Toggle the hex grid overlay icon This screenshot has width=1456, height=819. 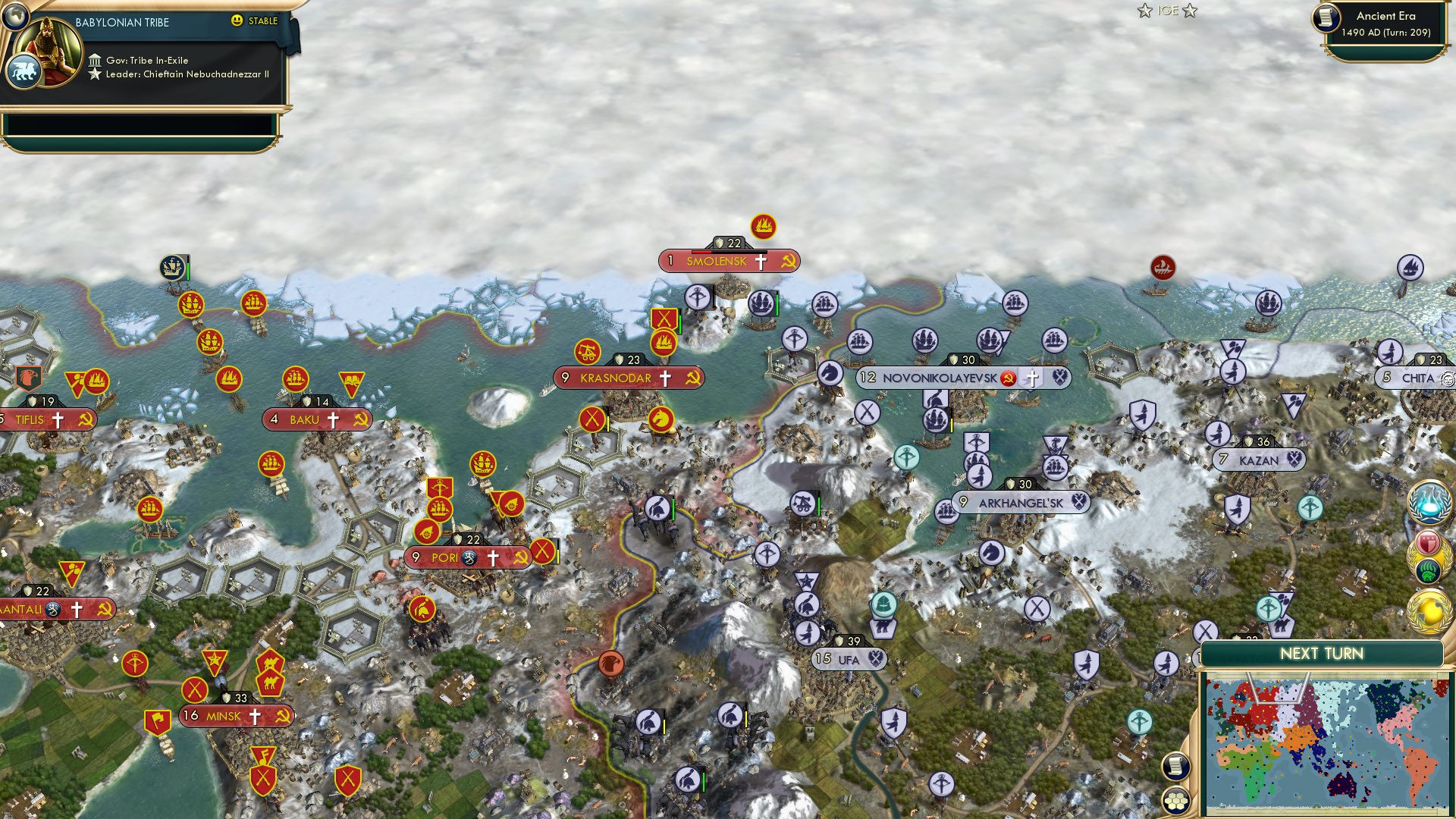(x=1177, y=802)
